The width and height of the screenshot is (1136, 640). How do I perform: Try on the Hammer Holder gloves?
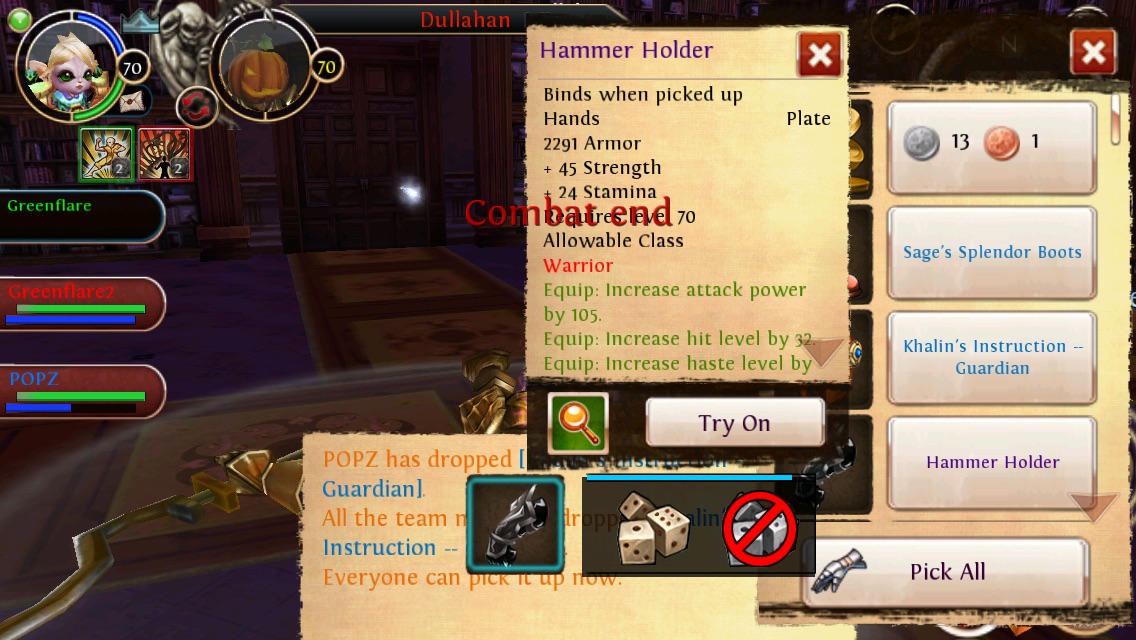pos(734,423)
